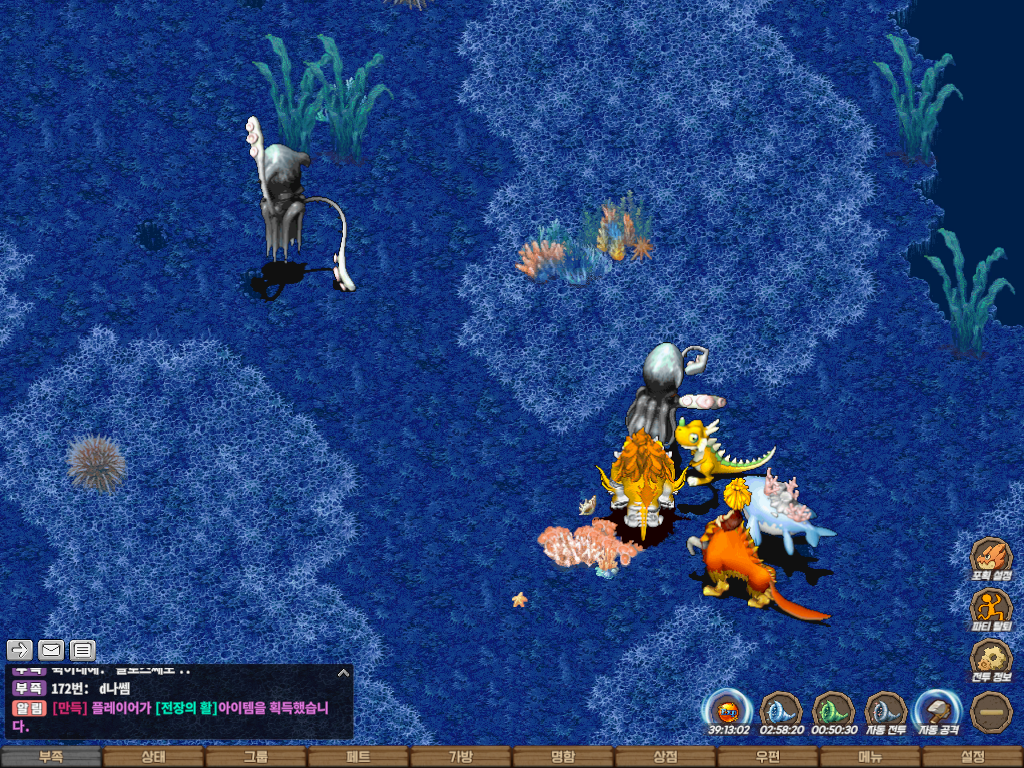Open the 부족 (tribe) tab
The height and width of the screenshot is (768, 1024).
50,757
